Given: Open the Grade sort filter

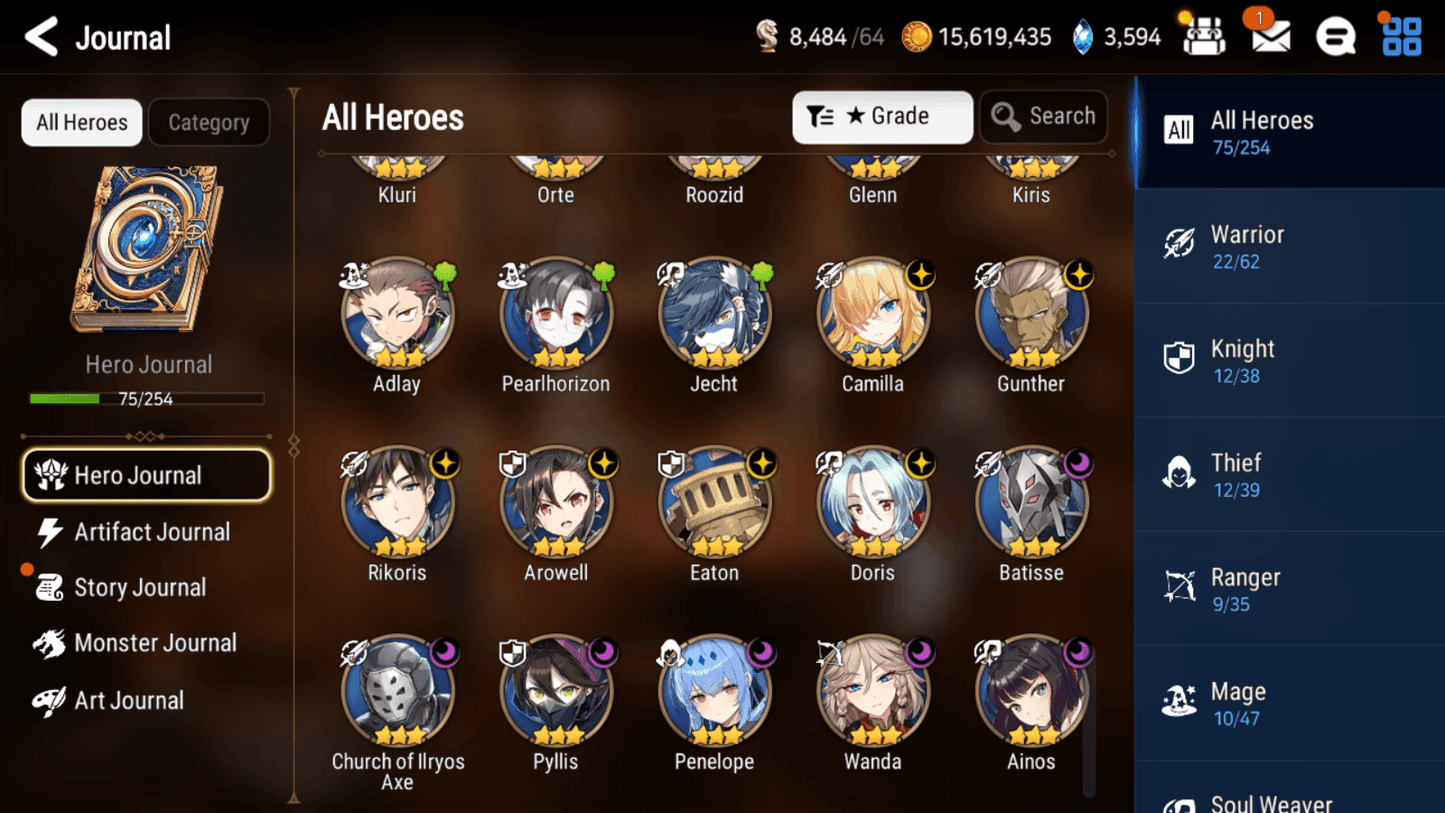Looking at the screenshot, I should tap(881, 117).
